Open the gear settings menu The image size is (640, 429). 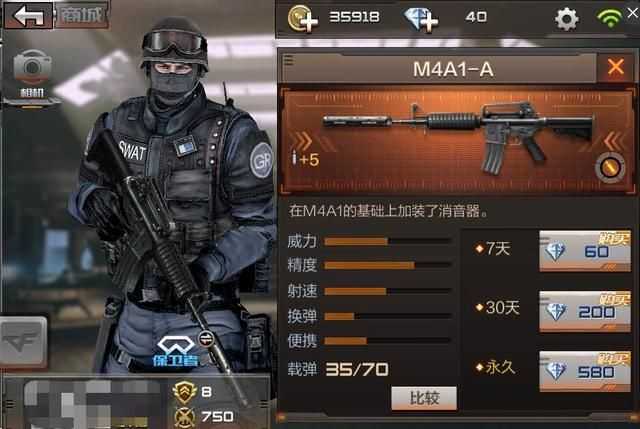coord(567,18)
